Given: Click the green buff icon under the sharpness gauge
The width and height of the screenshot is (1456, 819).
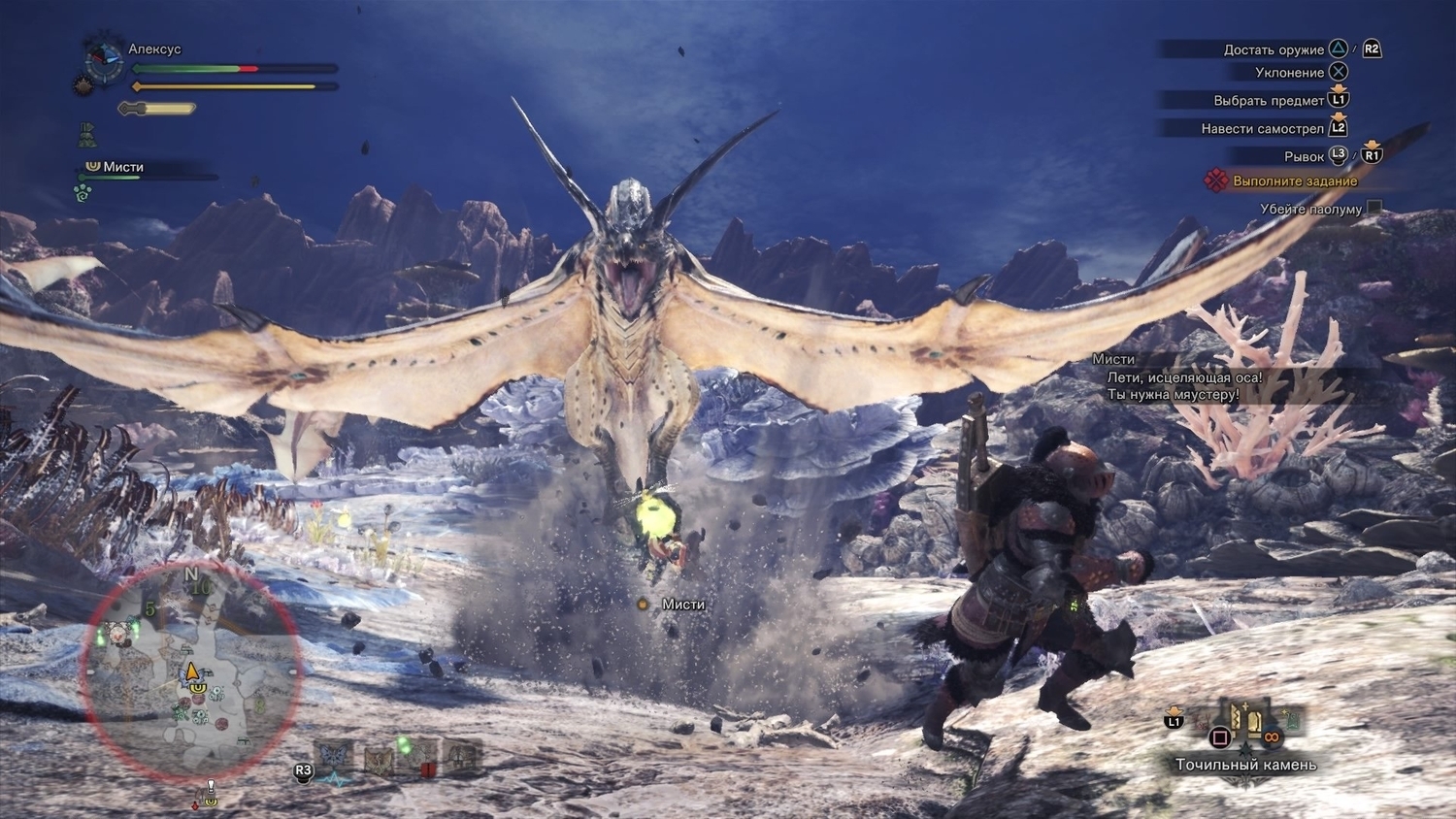Looking at the screenshot, I should tap(87, 134).
